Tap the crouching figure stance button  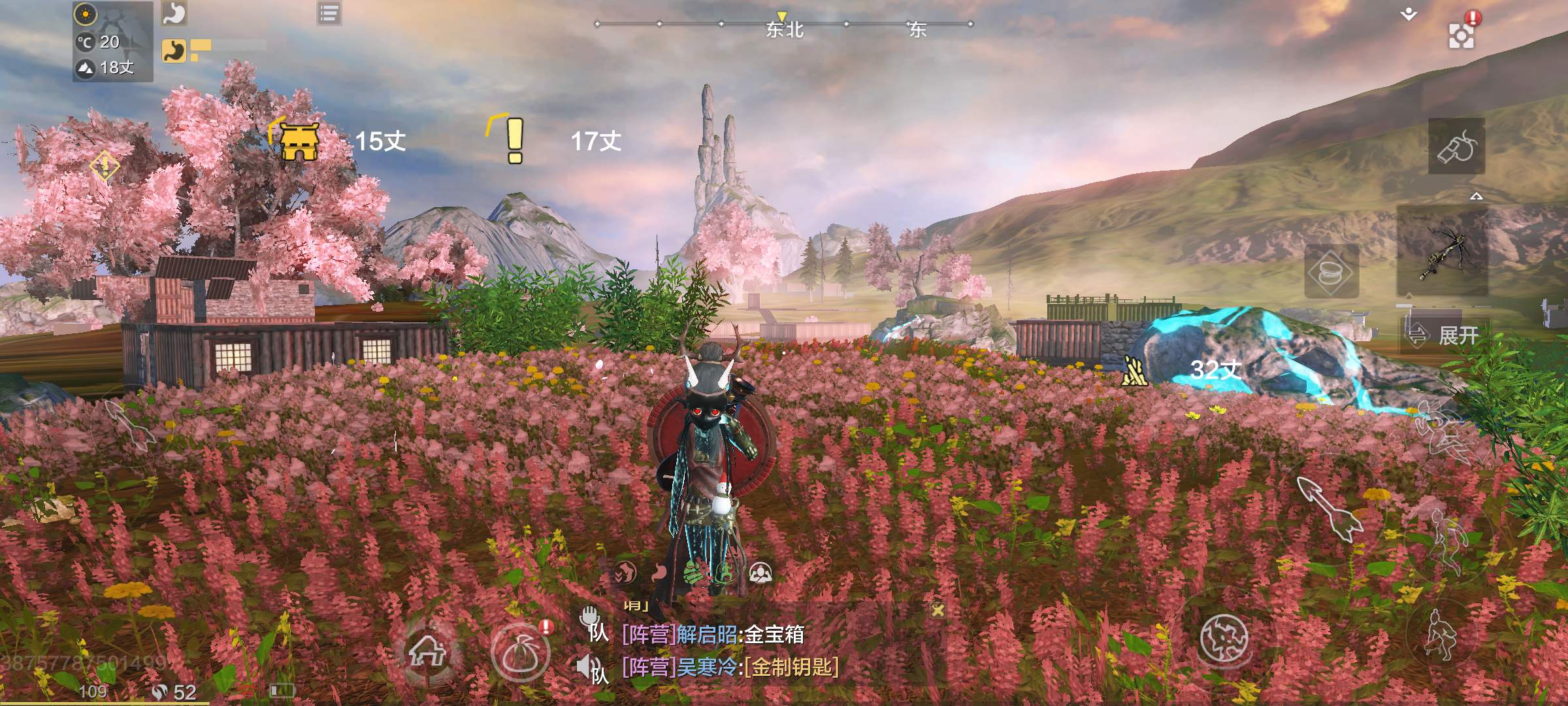pos(1440,634)
